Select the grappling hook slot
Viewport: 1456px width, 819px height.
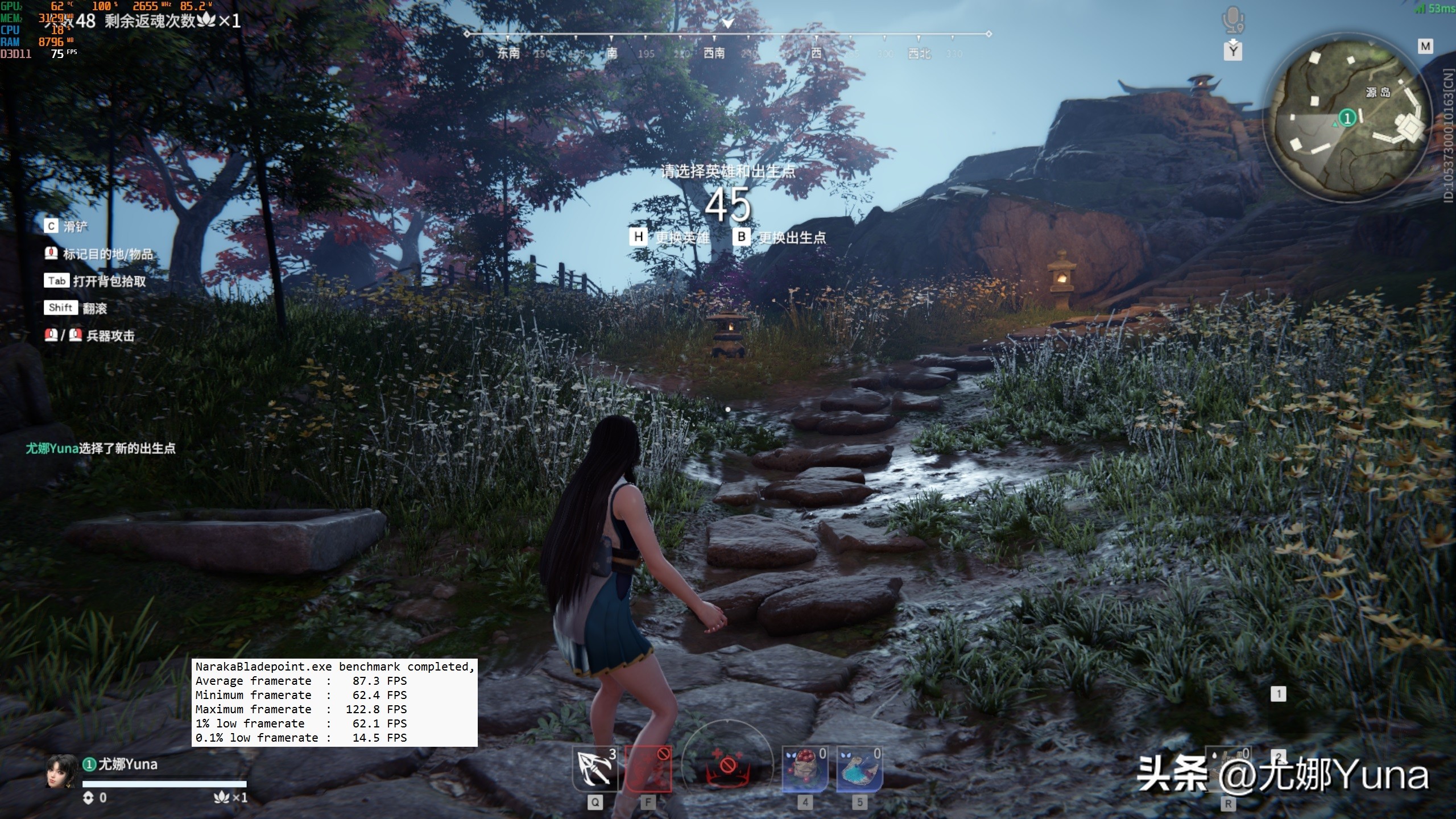(594, 769)
